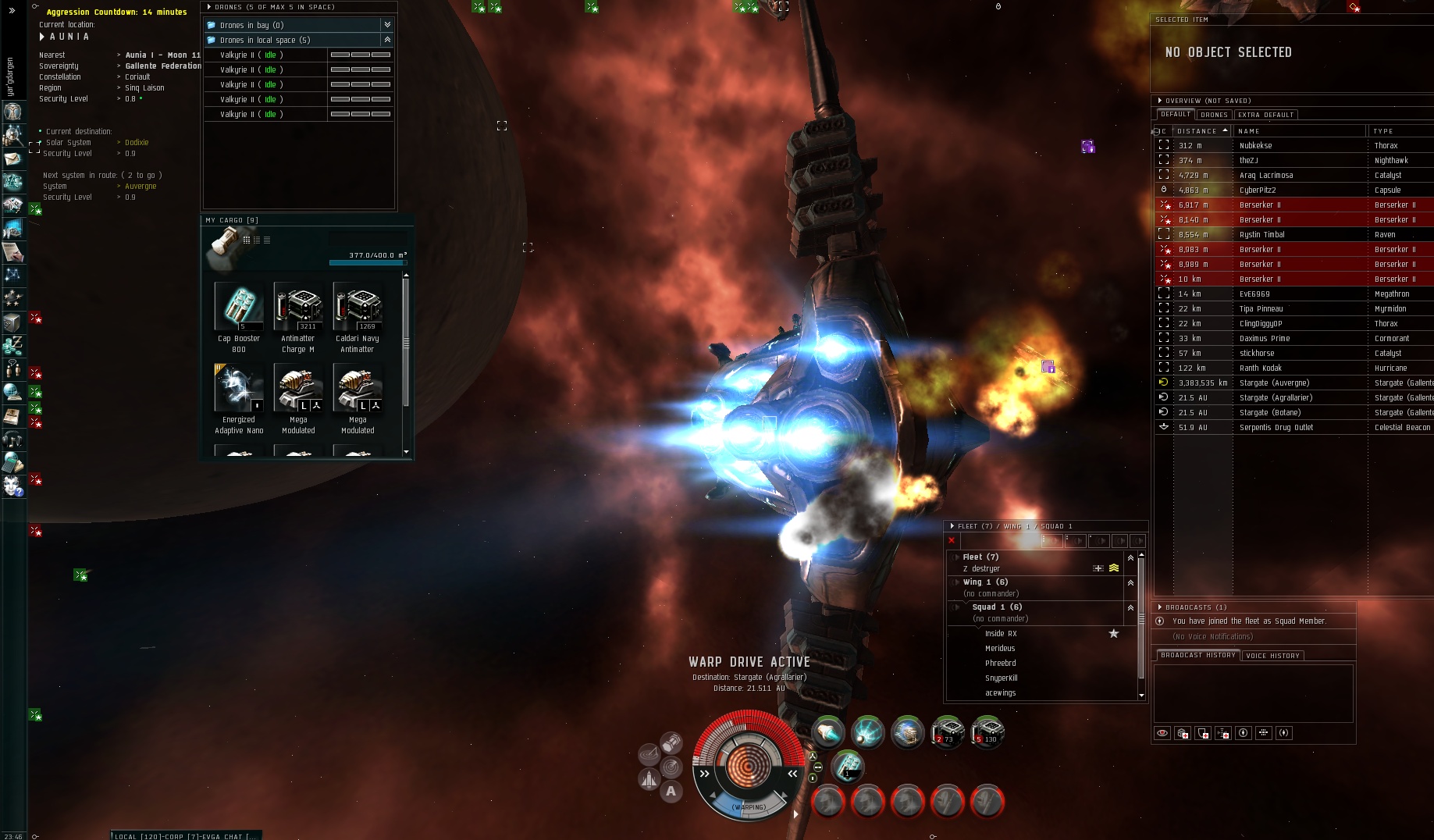1434x840 pixels.
Task: Select fleet member Merideus
Action: point(1000,648)
